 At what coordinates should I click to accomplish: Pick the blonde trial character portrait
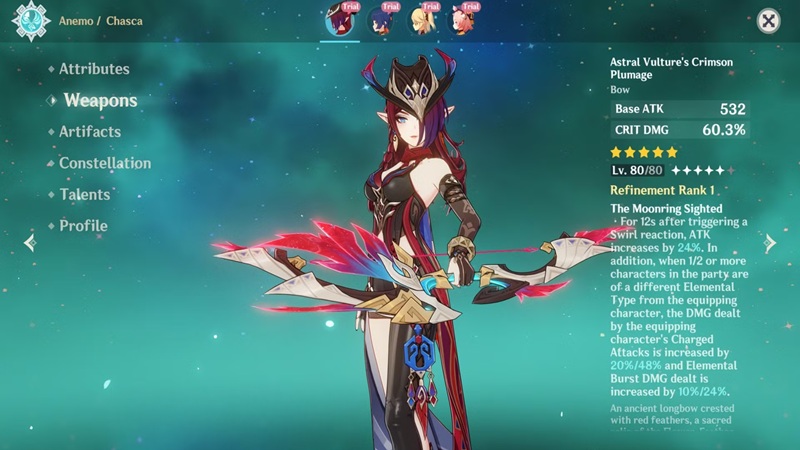[422, 20]
